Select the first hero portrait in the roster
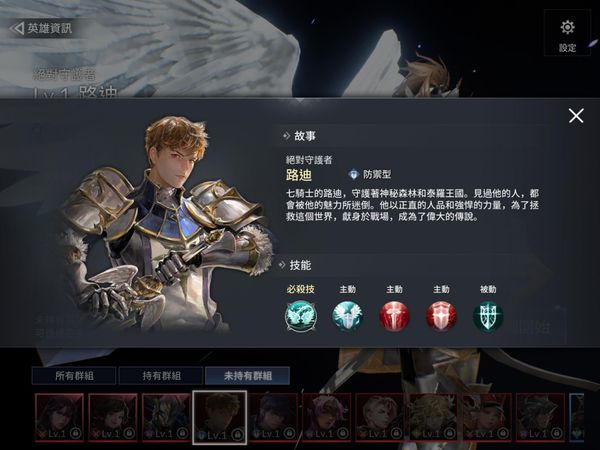600x450 pixels. point(59,417)
